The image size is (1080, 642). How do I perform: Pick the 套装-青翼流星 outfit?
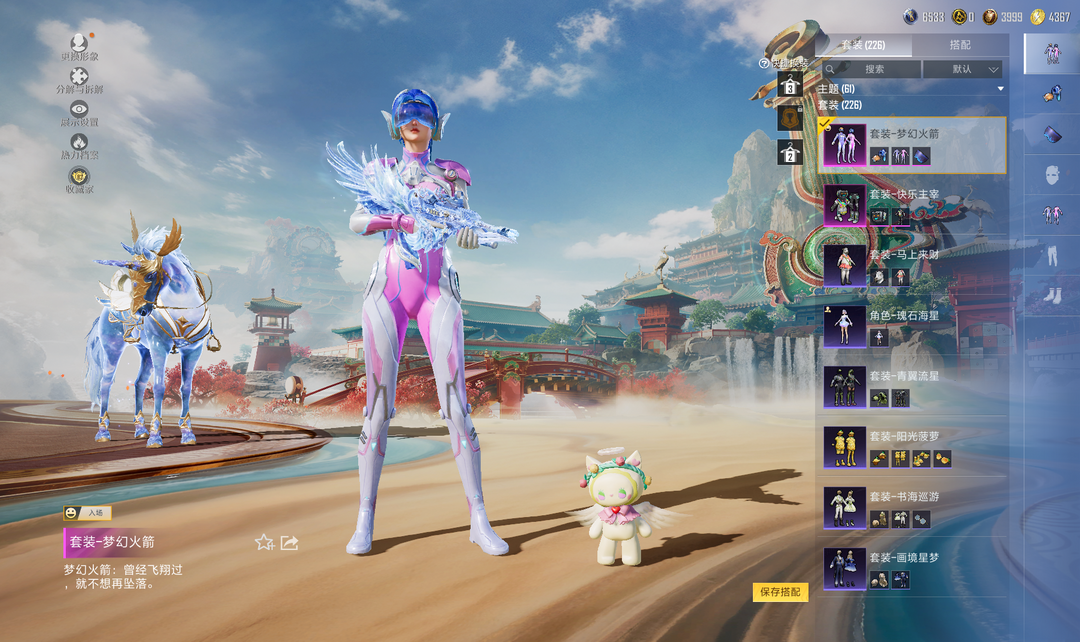point(912,386)
